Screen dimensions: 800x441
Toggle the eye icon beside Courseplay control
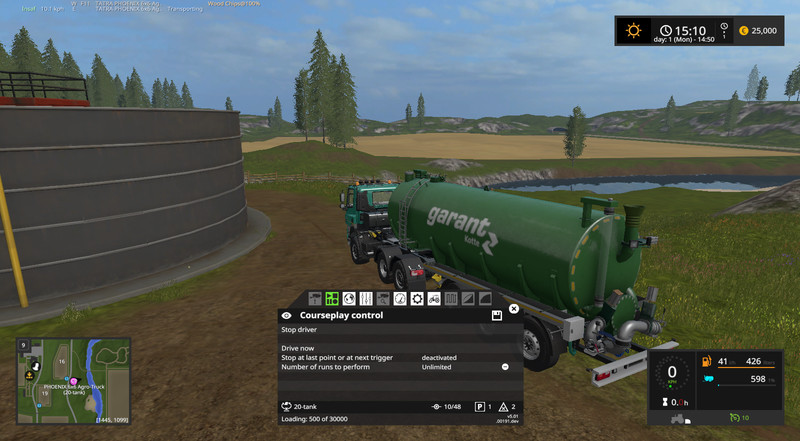tap(287, 315)
